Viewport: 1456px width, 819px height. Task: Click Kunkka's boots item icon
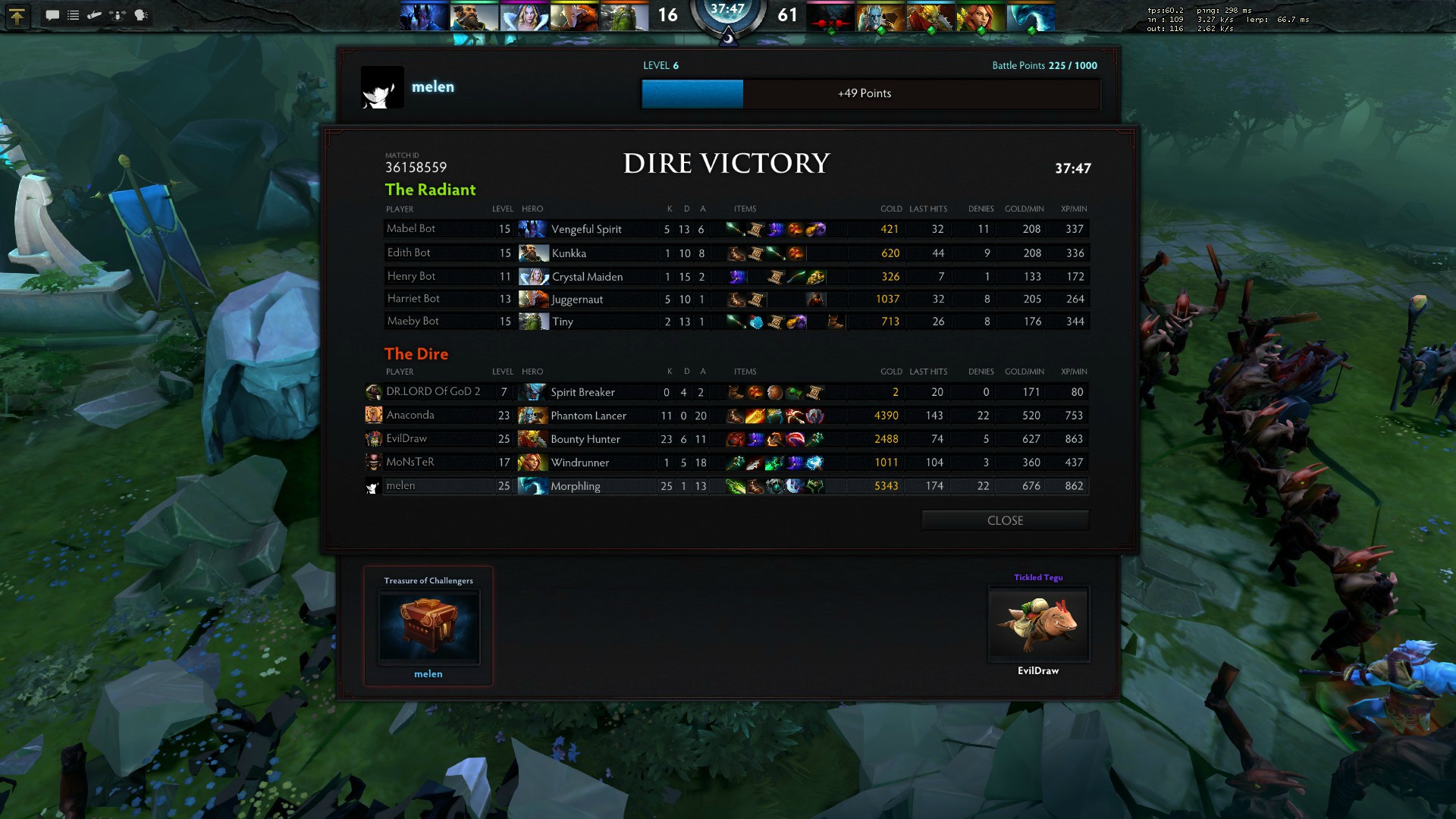coord(736,253)
